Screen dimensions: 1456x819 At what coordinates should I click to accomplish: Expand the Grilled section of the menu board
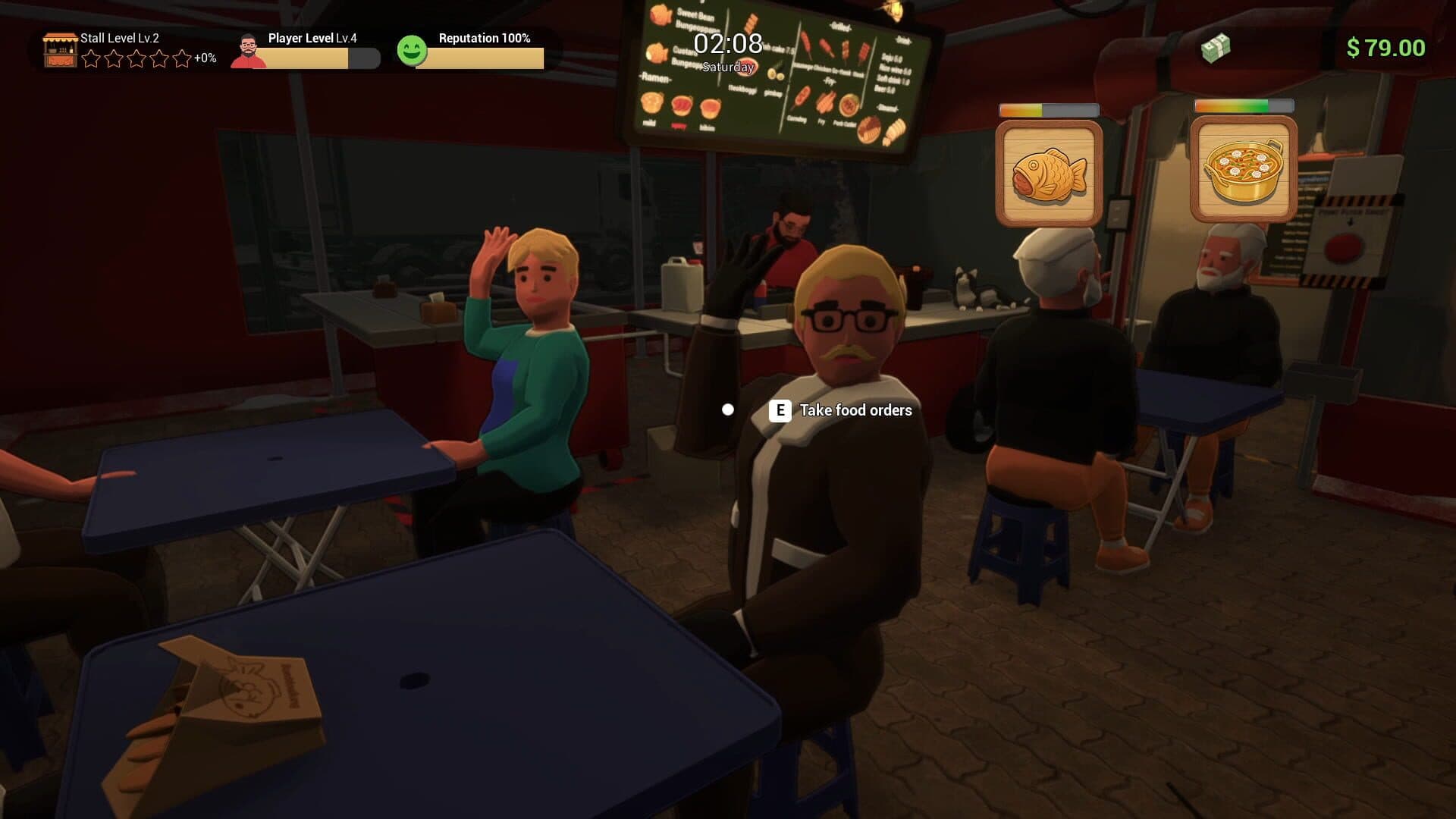(x=840, y=27)
